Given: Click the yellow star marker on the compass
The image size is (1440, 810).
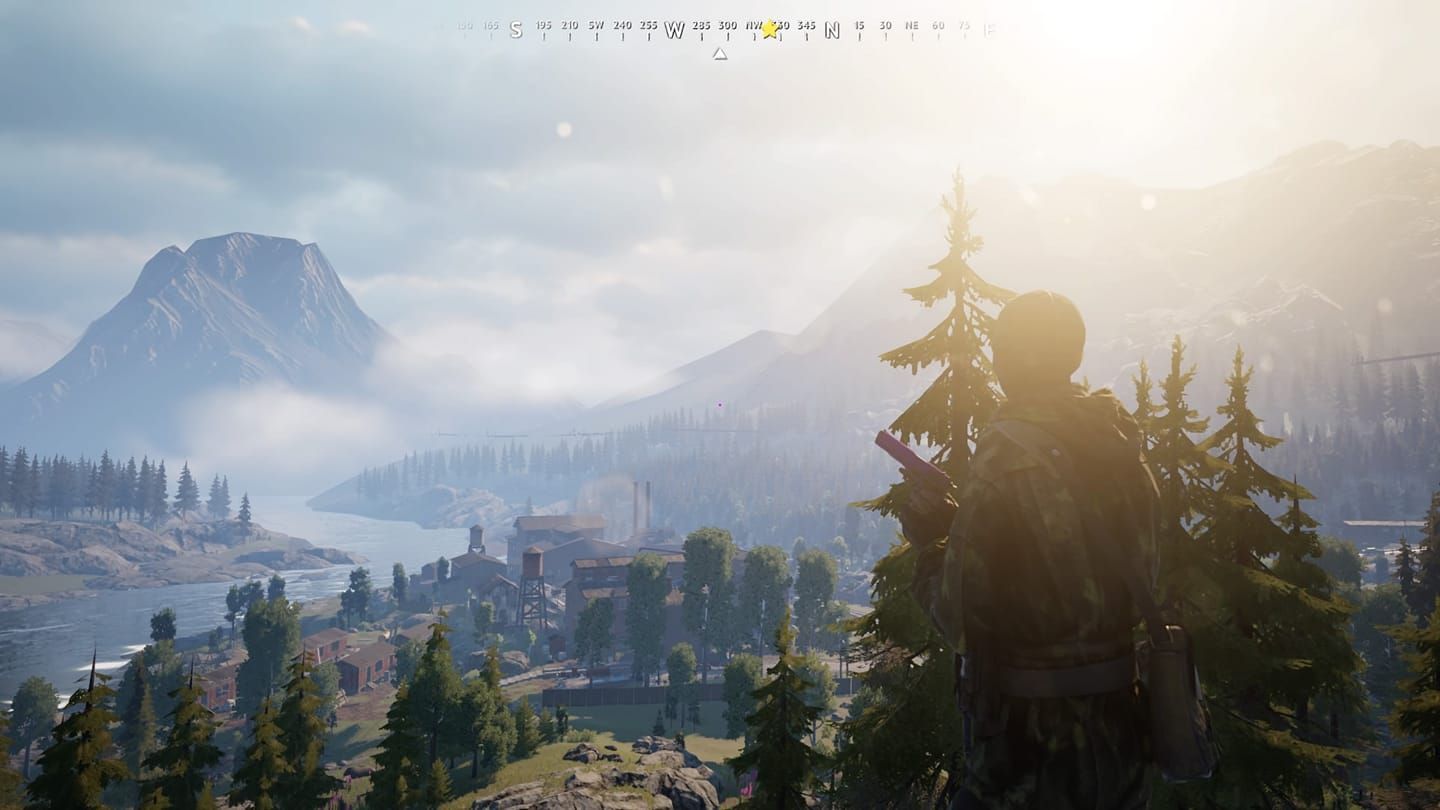Looking at the screenshot, I should pyautogui.click(x=770, y=29).
